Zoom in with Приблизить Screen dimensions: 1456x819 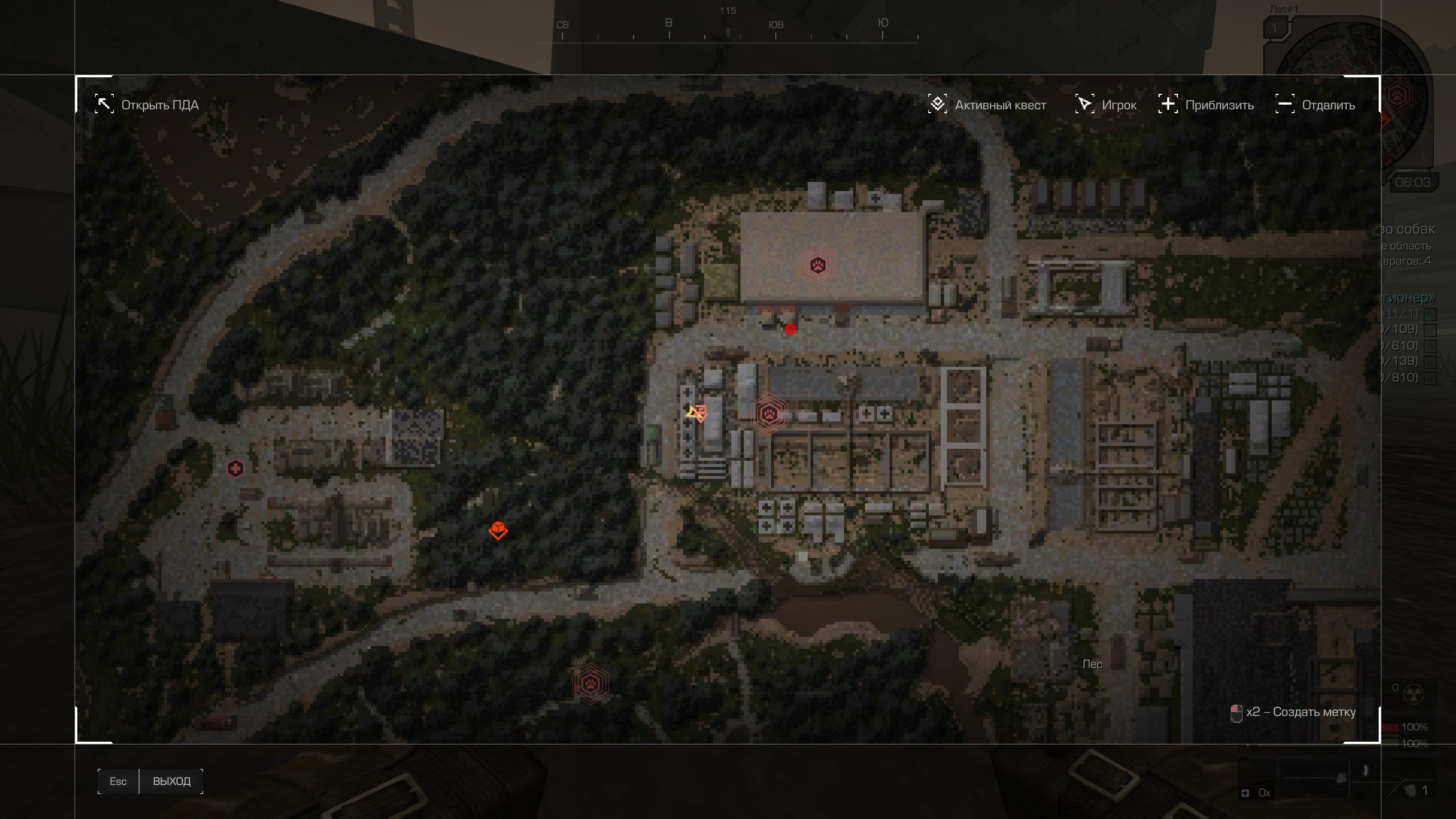[x=1206, y=105]
